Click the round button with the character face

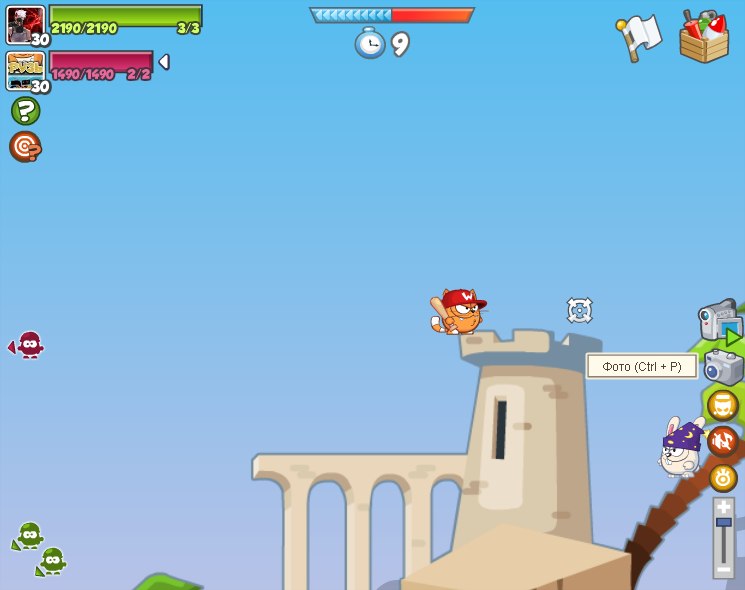point(722,405)
